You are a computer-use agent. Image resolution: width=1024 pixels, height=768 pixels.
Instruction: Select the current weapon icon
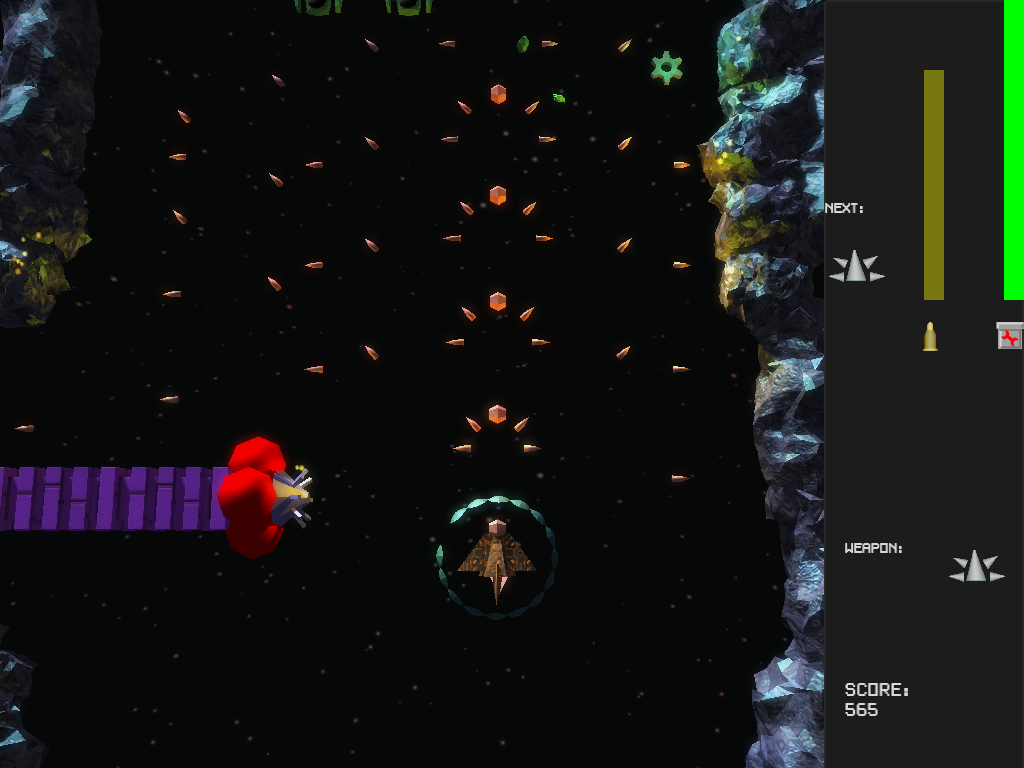[976, 567]
